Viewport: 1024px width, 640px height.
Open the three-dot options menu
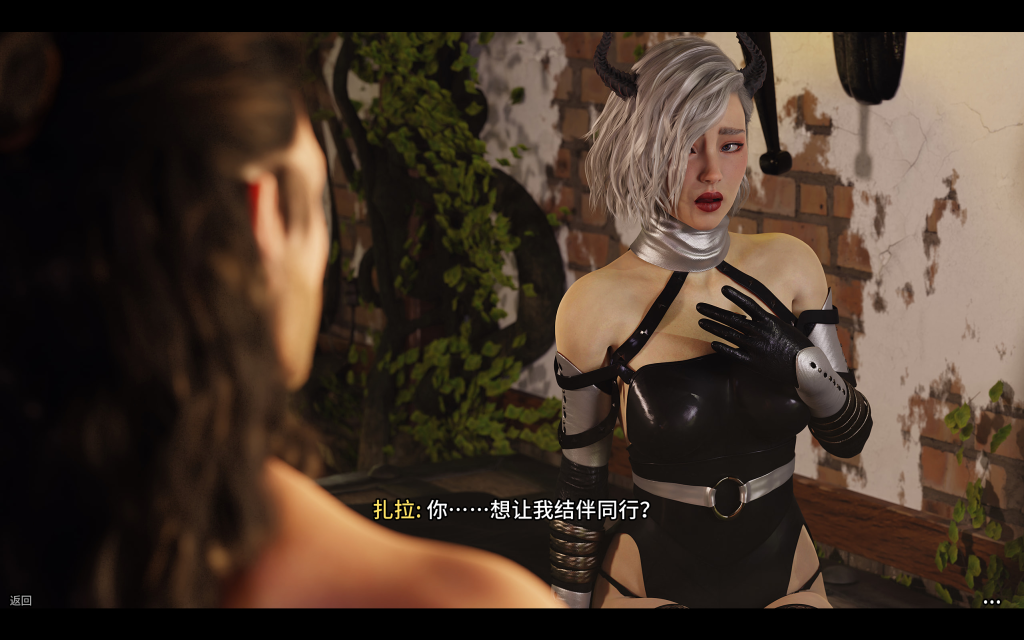[991, 602]
